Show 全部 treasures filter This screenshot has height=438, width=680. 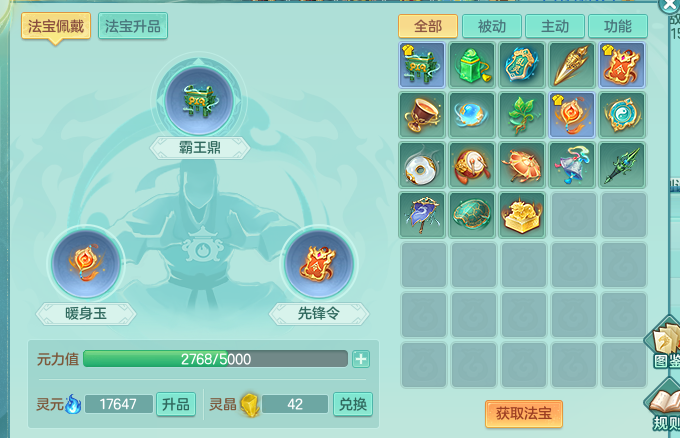tap(428, 26)
